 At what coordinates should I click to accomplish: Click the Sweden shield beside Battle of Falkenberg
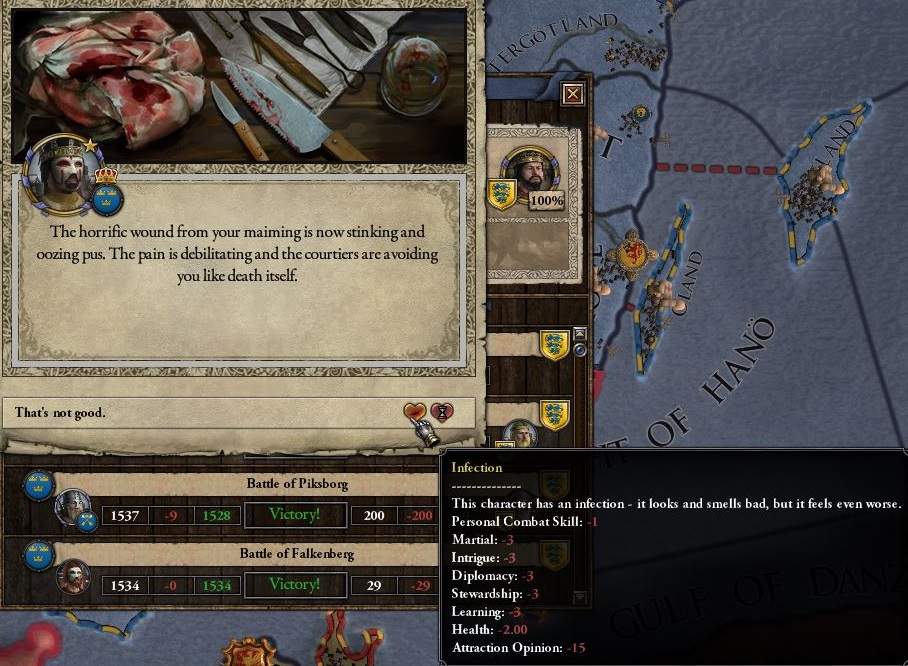(x=38, y=555)
